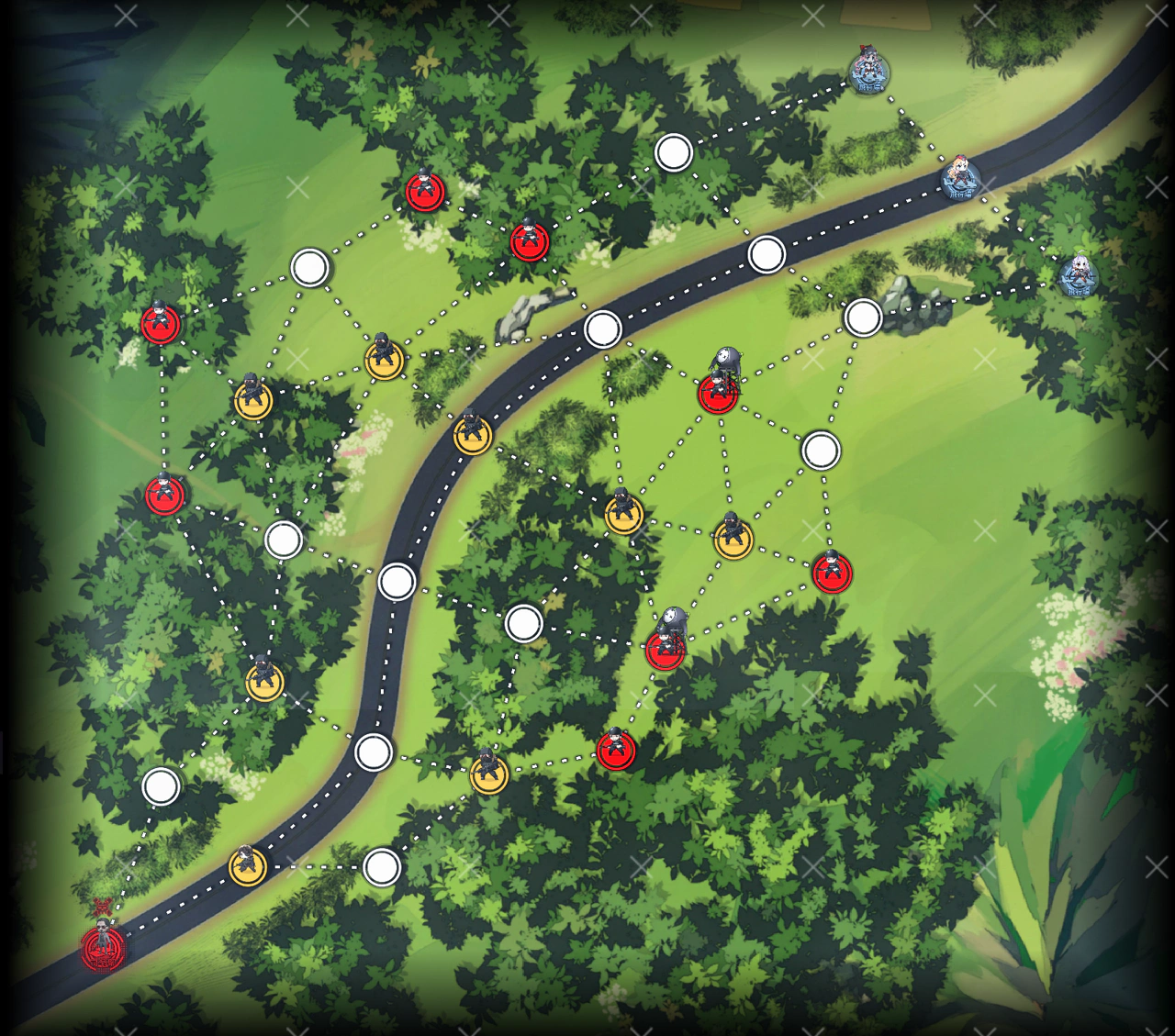Screen dimensions: 1175x1036
Task: Open the empty white node beside the rock formation right side
Action: (x=865, y=316)
